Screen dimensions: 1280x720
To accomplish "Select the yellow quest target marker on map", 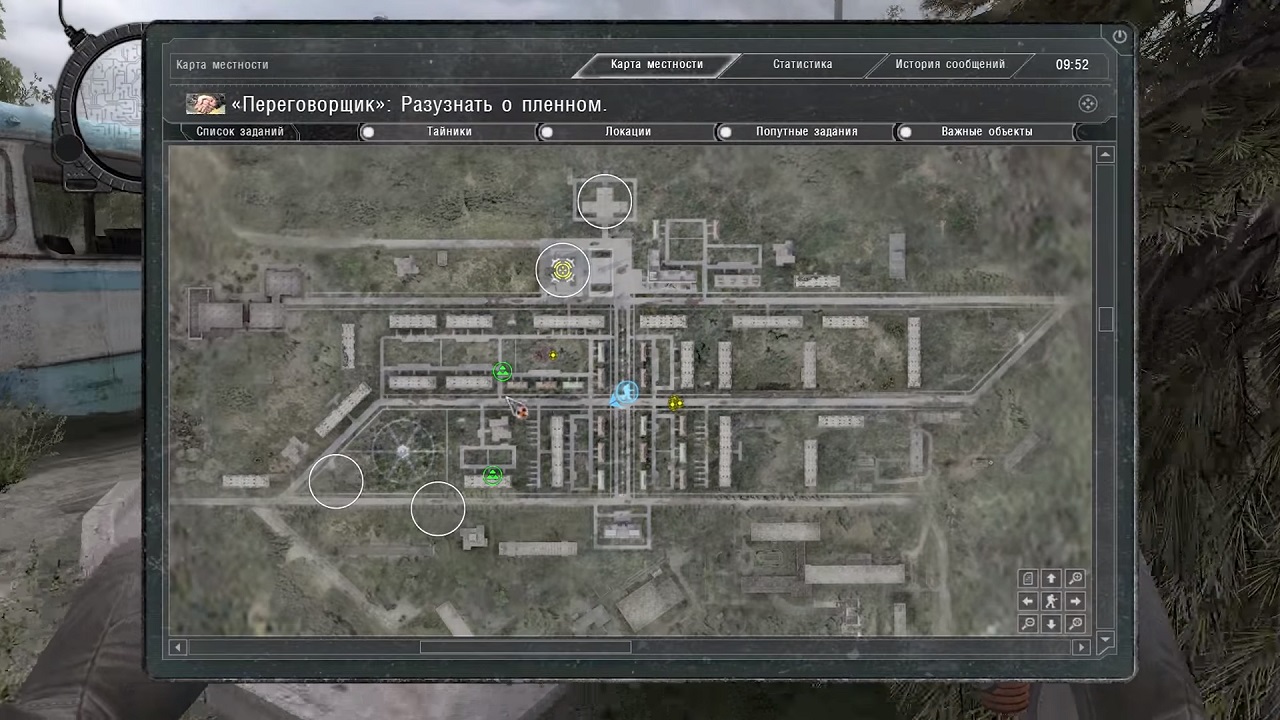I will (x=562, y=270).
